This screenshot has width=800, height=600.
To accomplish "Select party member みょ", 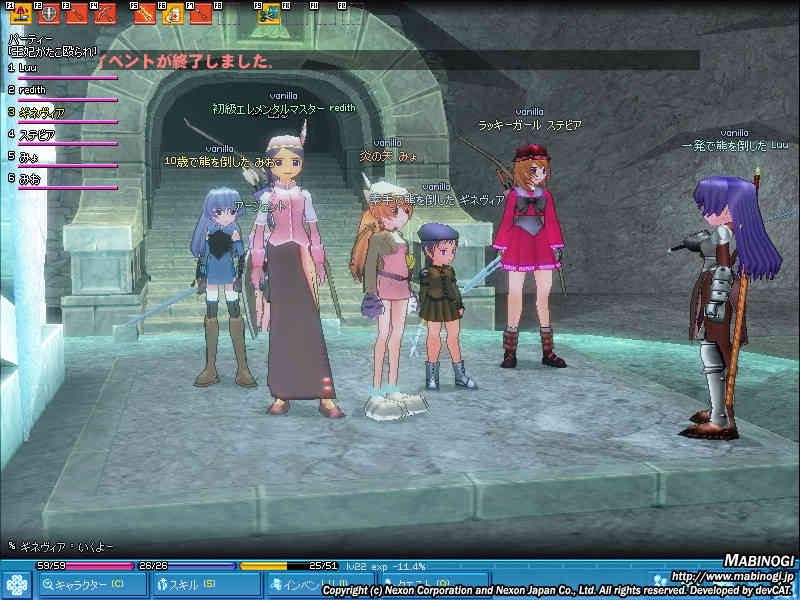I will (x=28, y=156).
